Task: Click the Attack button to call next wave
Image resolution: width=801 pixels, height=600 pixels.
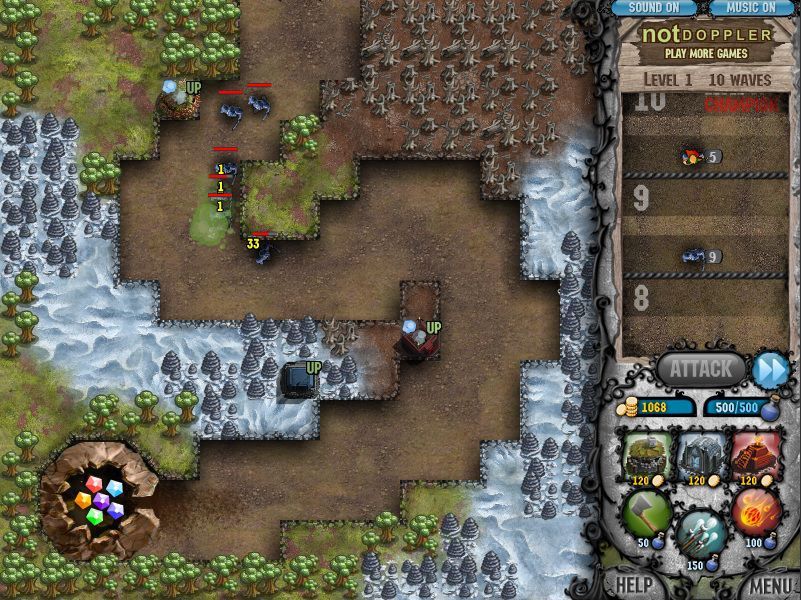Action: [x=700, y=369]
